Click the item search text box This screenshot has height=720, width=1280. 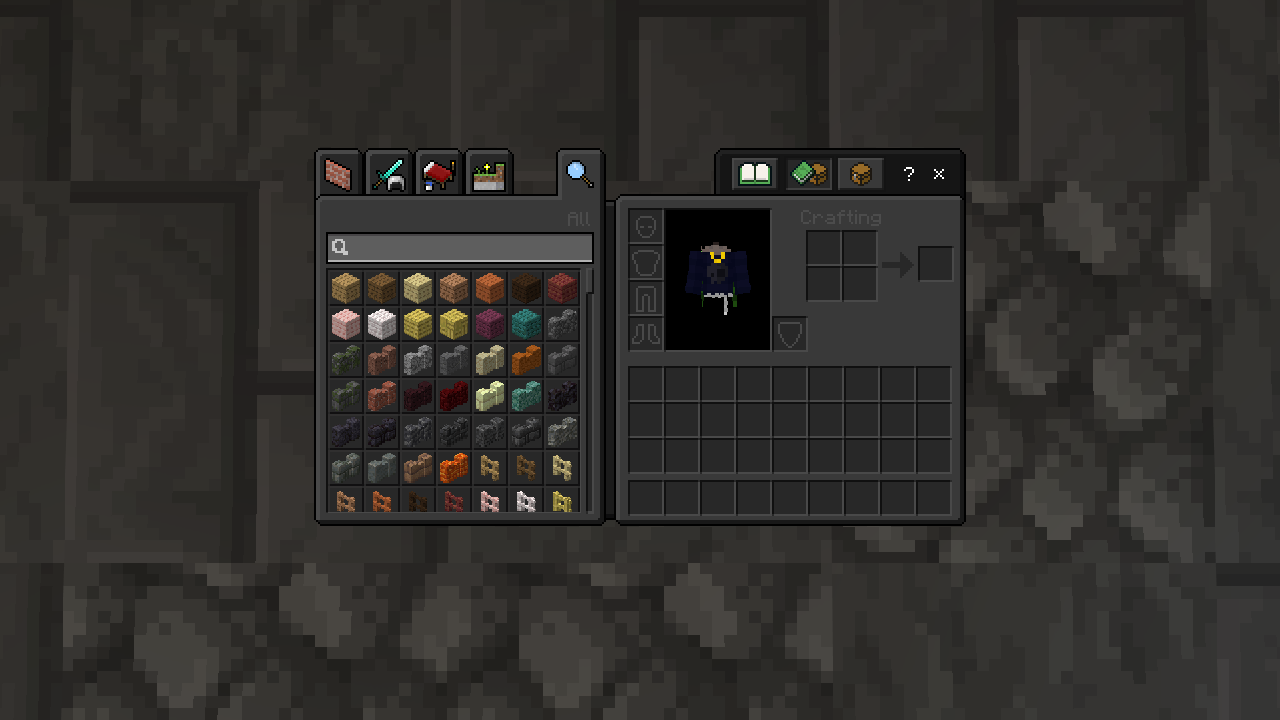click(460, 248)
